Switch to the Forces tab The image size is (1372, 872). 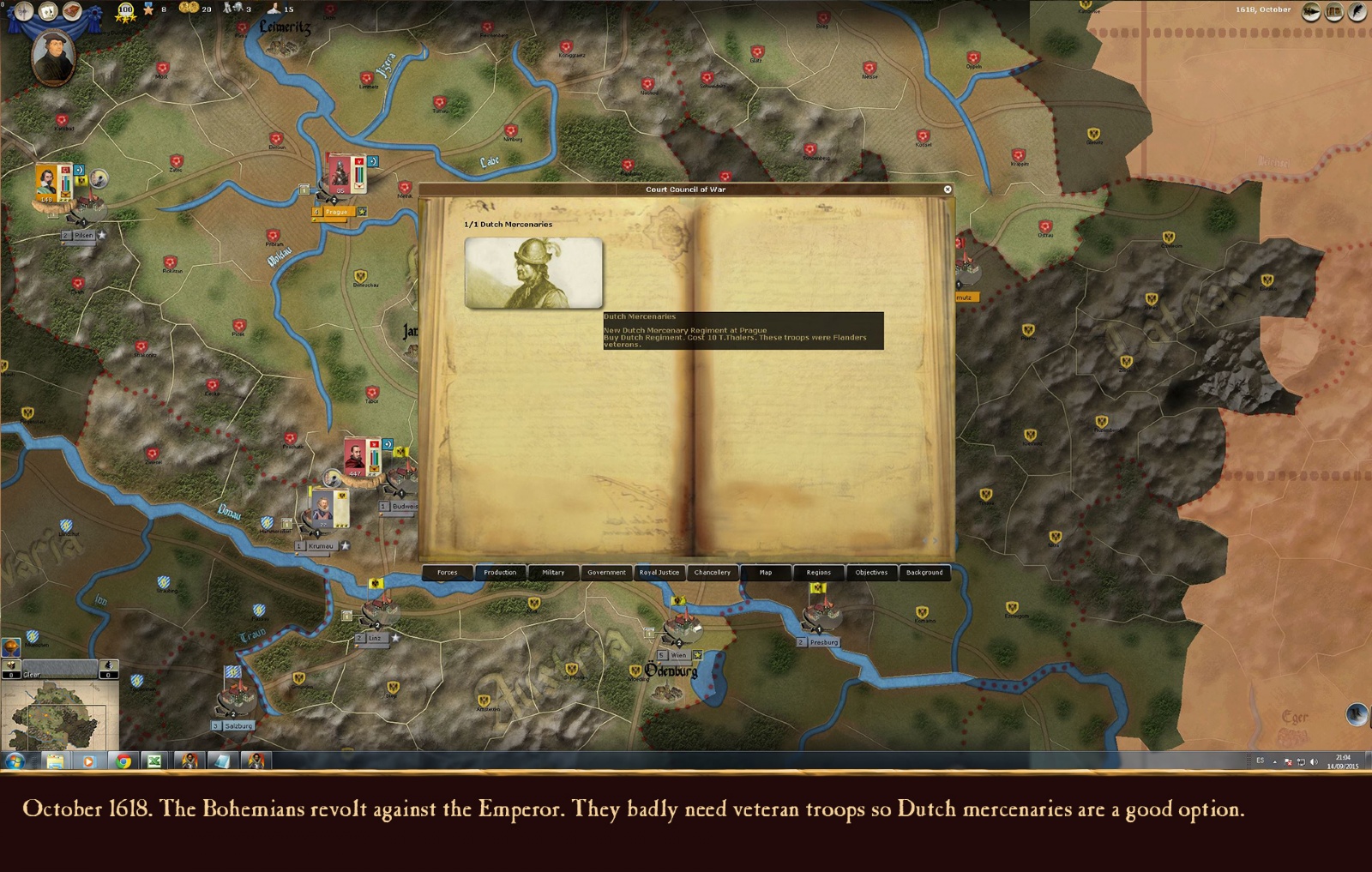448,573
